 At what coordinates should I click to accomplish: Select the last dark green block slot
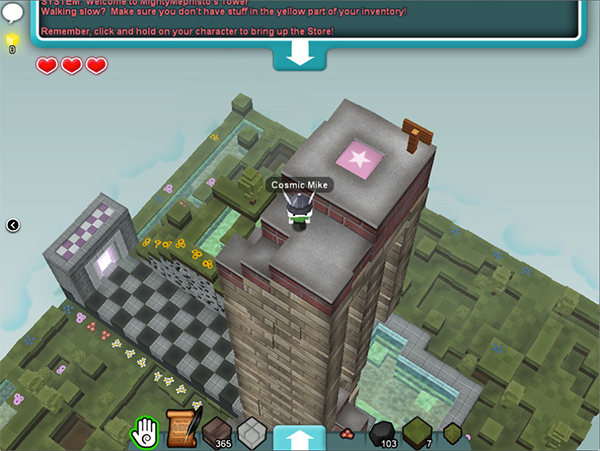coord(452,434)
